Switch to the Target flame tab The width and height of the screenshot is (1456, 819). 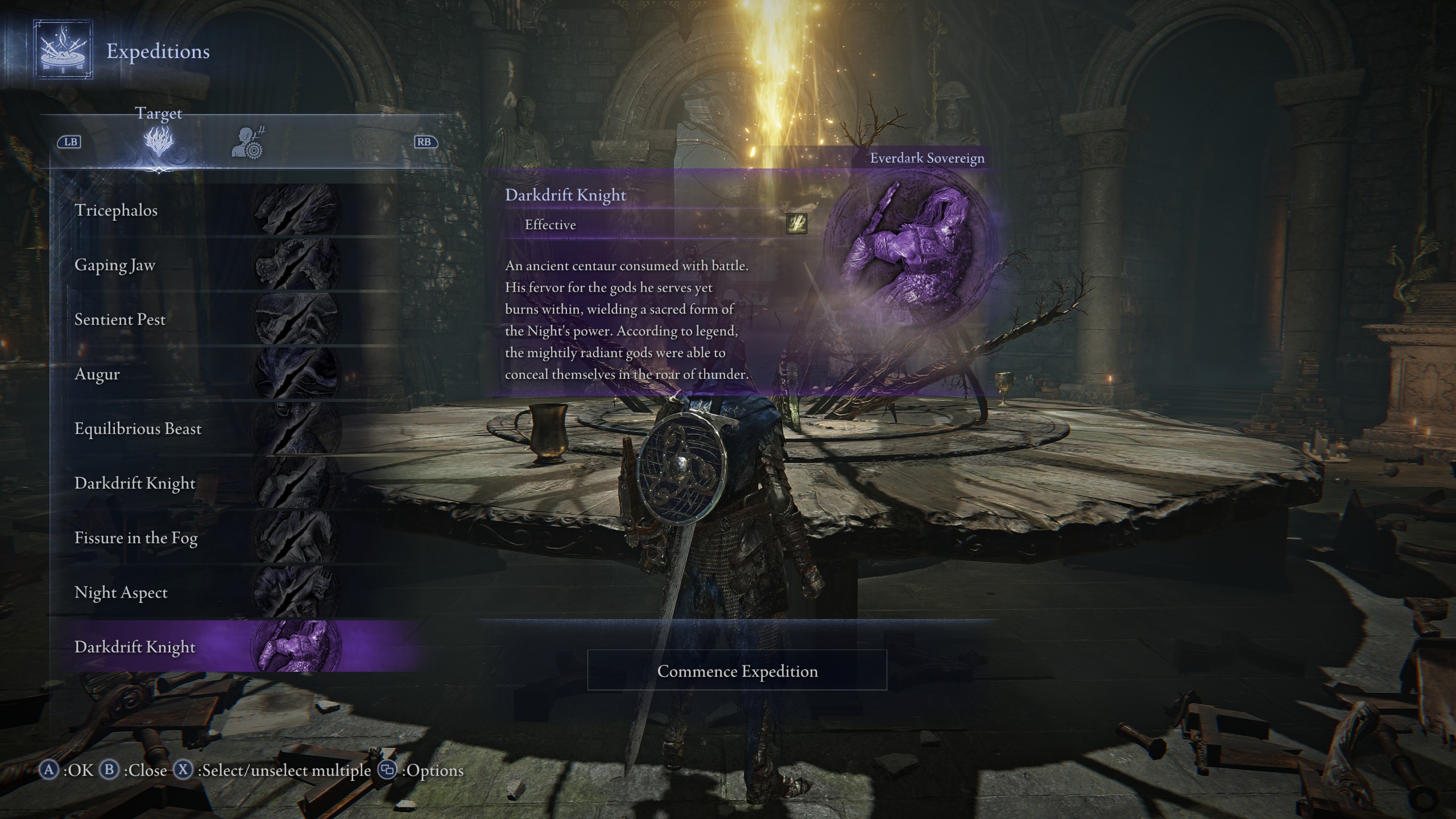click(x=159, y=142)
